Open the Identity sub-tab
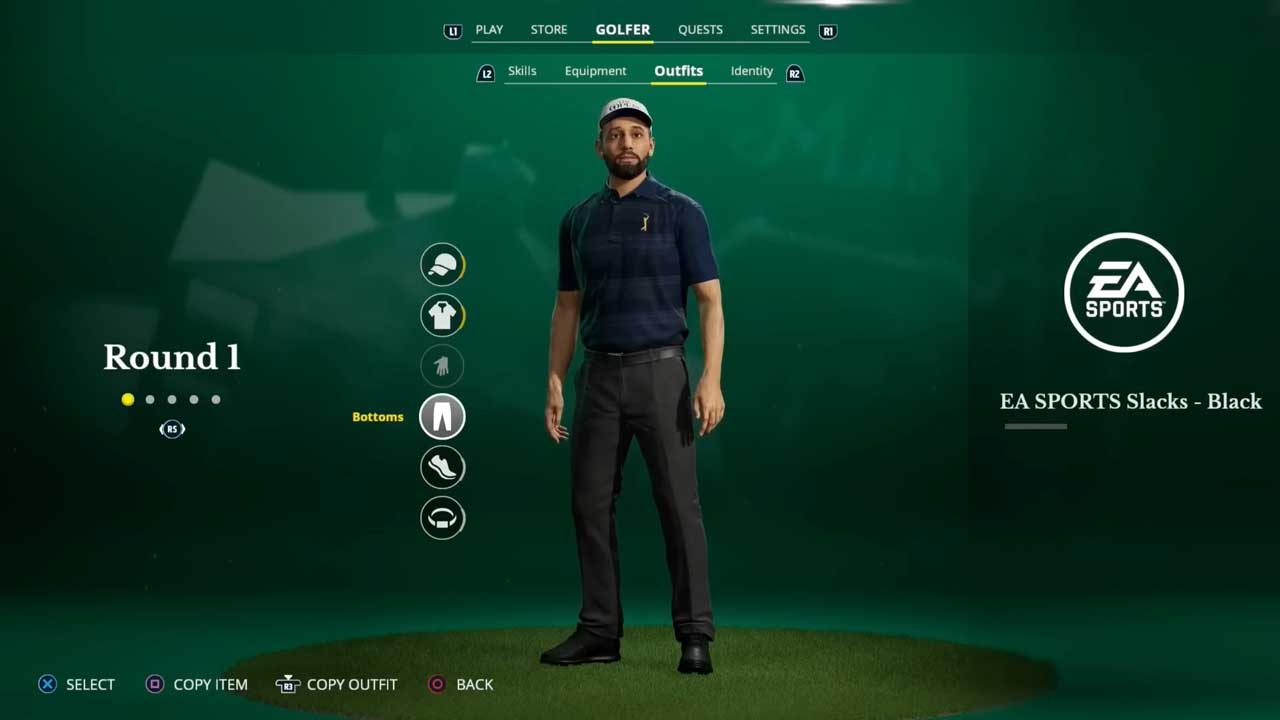This screenshot has height=720, width=1280. tap(752, 71)
